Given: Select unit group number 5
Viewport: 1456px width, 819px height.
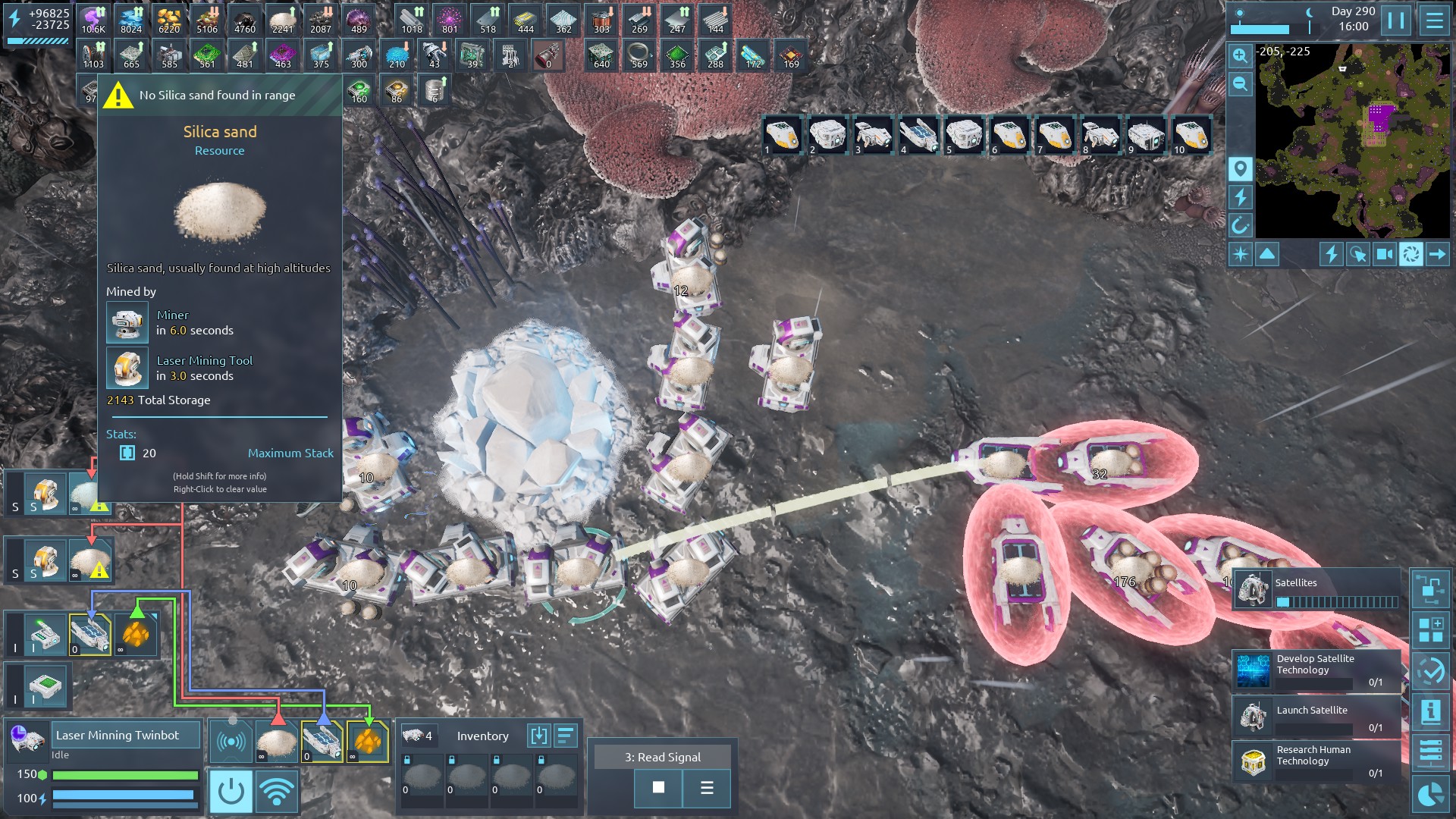Looking at the screenshot, I should coord(964,135).
